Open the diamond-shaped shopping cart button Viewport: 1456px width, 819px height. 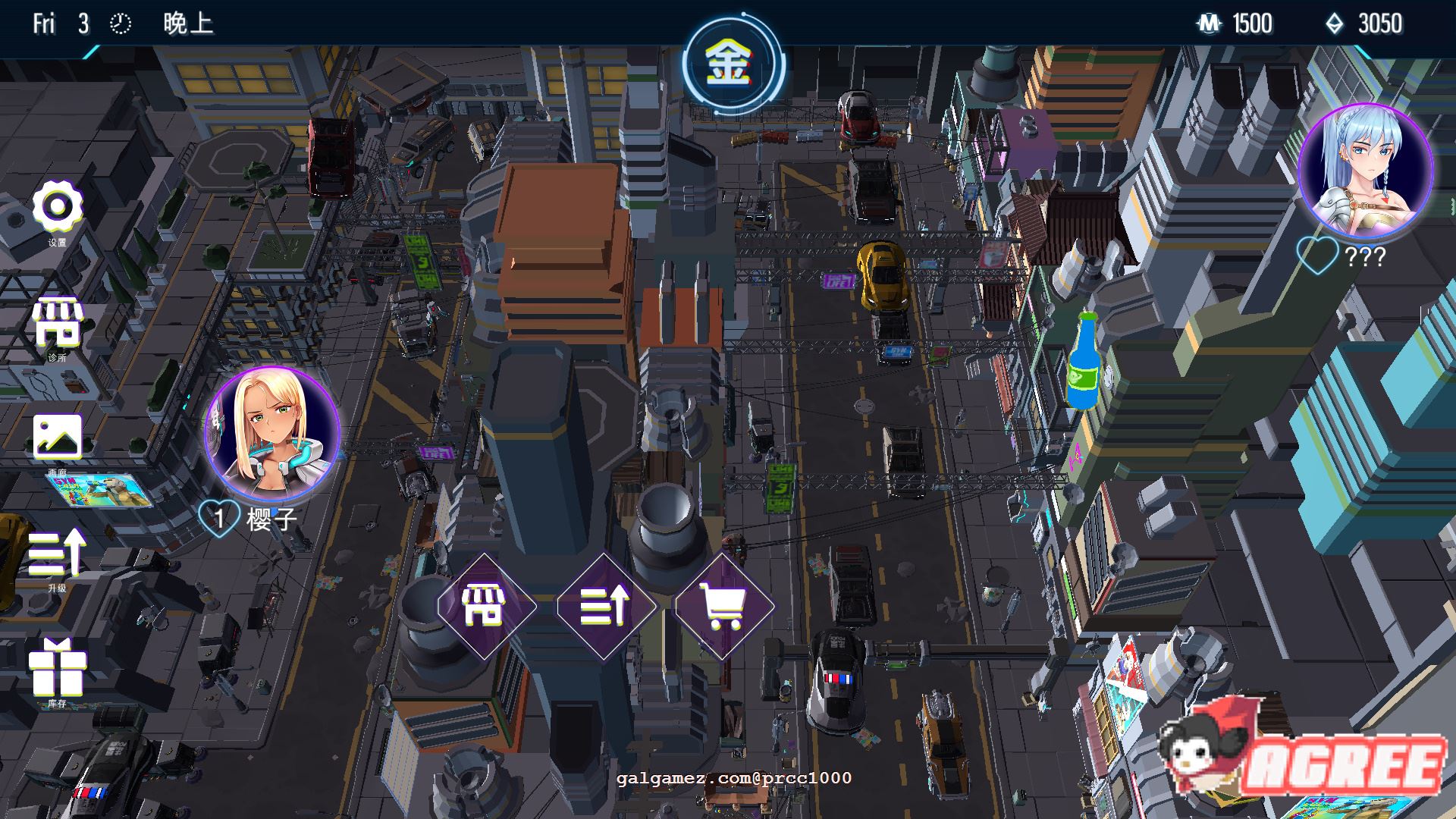[x=723, y=605]
